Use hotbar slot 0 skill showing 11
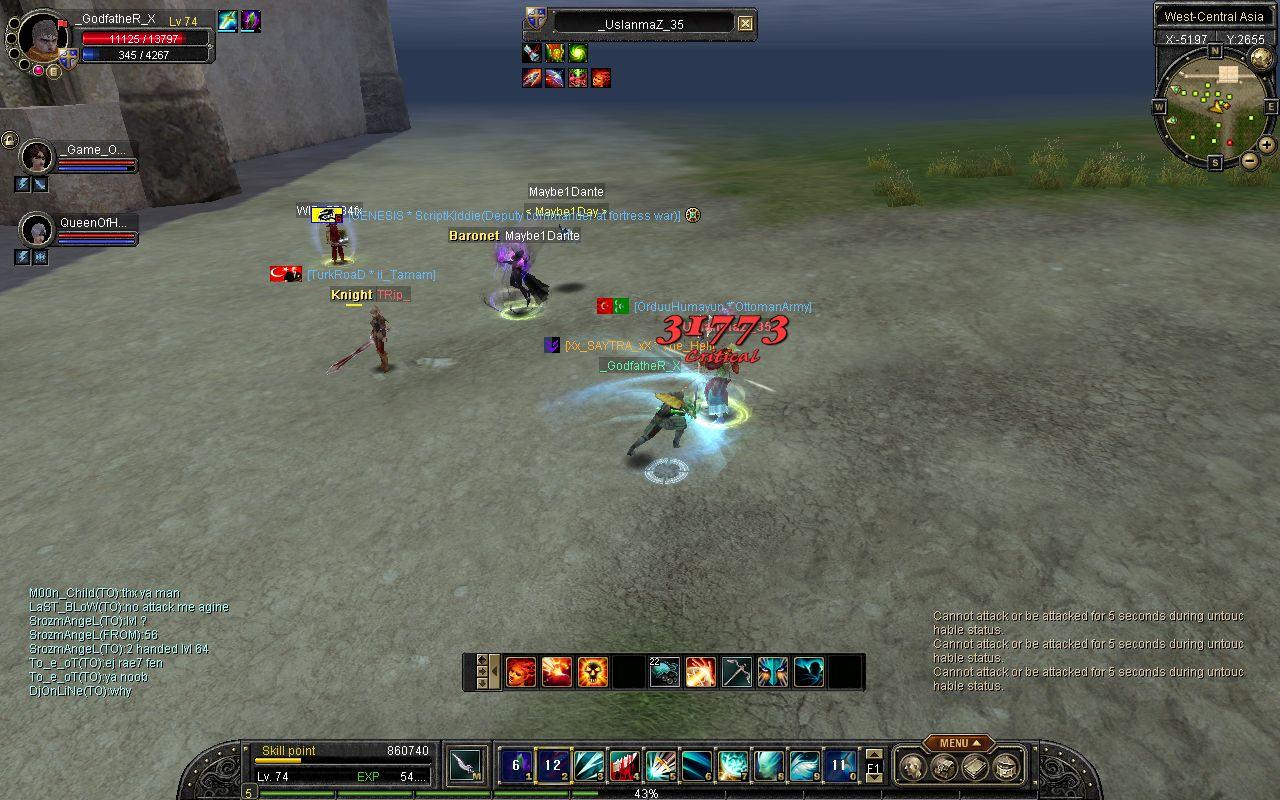This screenshot has width=1280, height=800. (x=839, y=766)
